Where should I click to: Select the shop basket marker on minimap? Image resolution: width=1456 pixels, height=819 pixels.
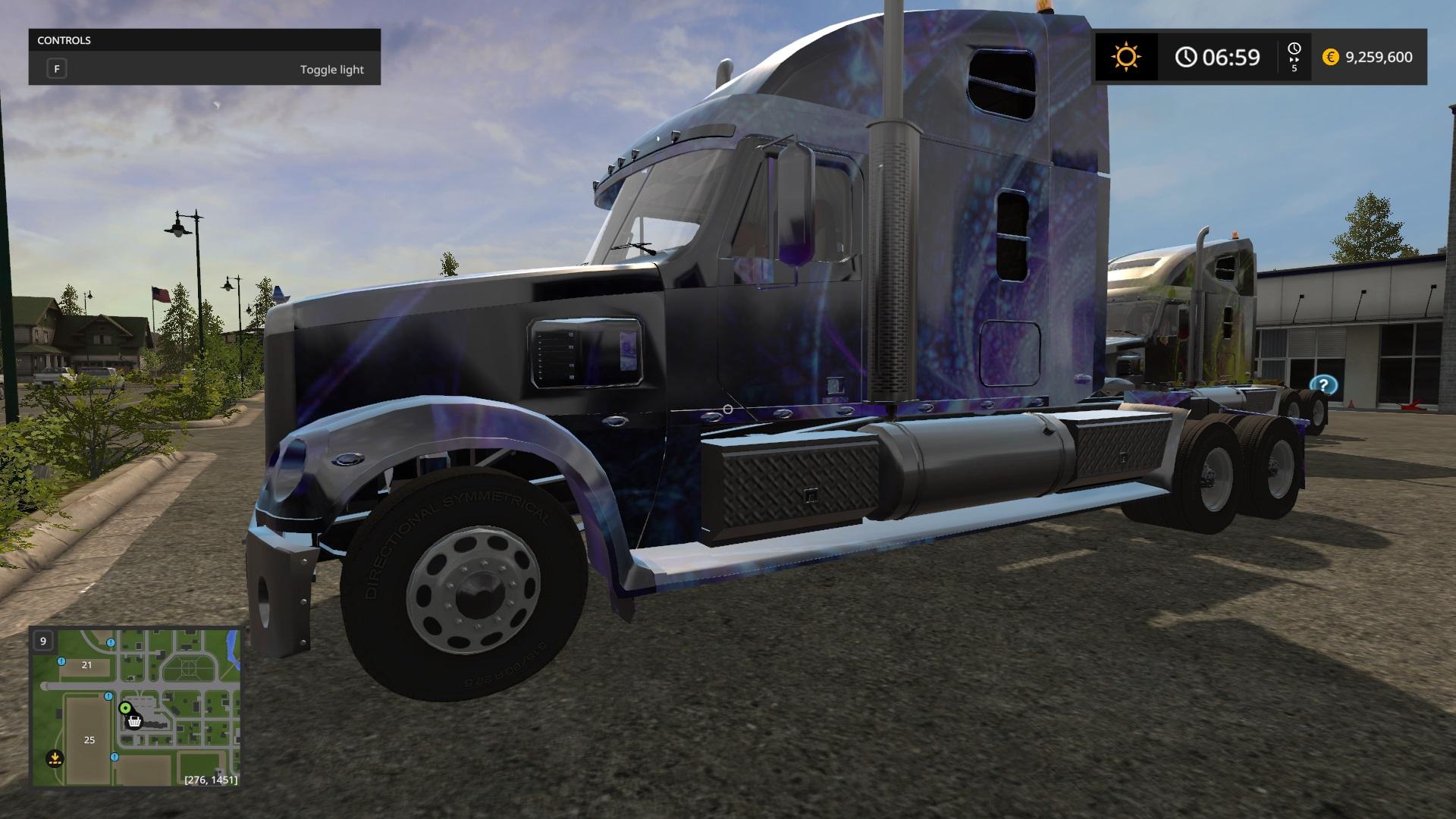(x=134, y=721)
